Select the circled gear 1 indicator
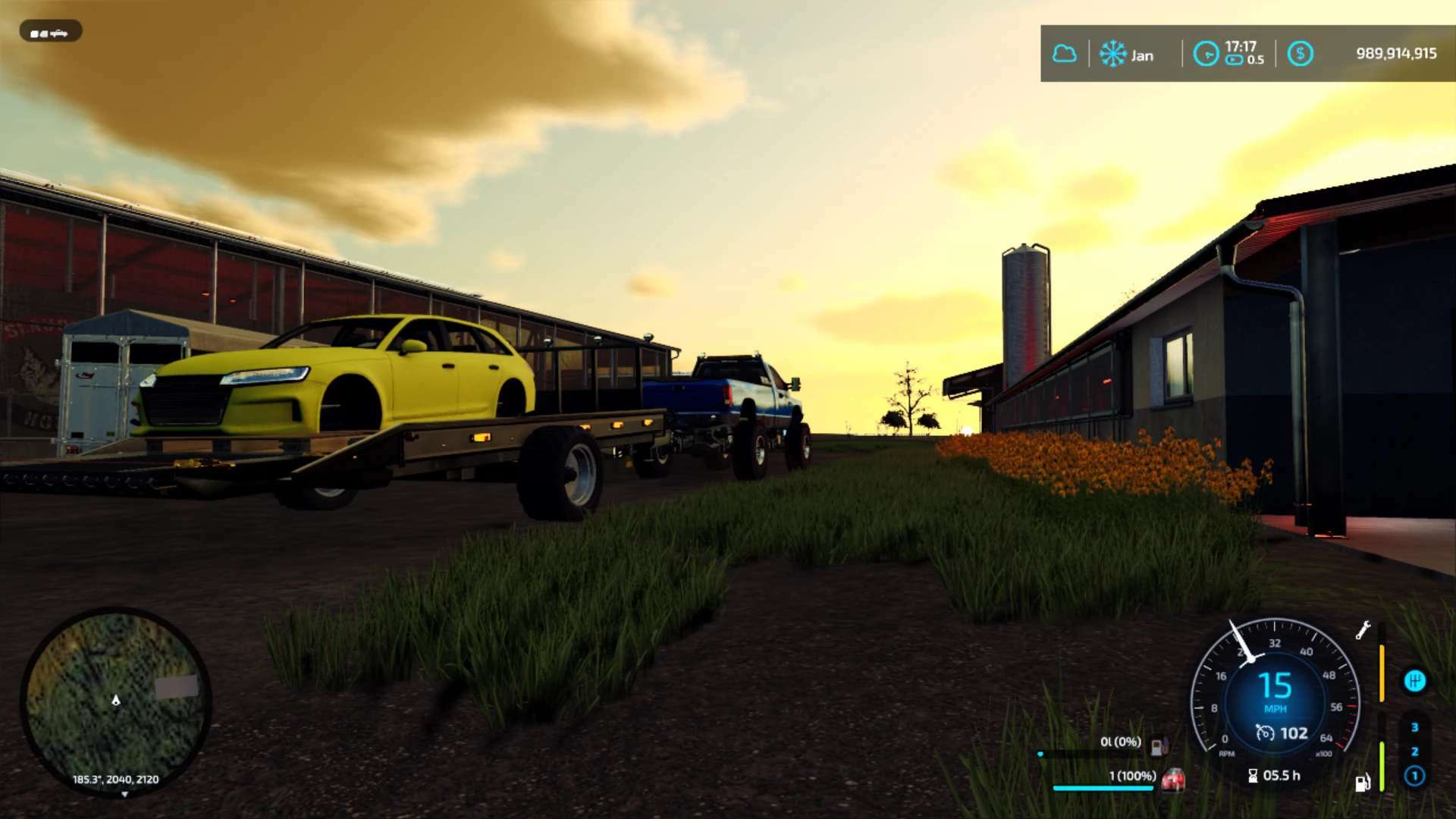This screenshot has width=1456, height=819. click(x=1414, y=776)
